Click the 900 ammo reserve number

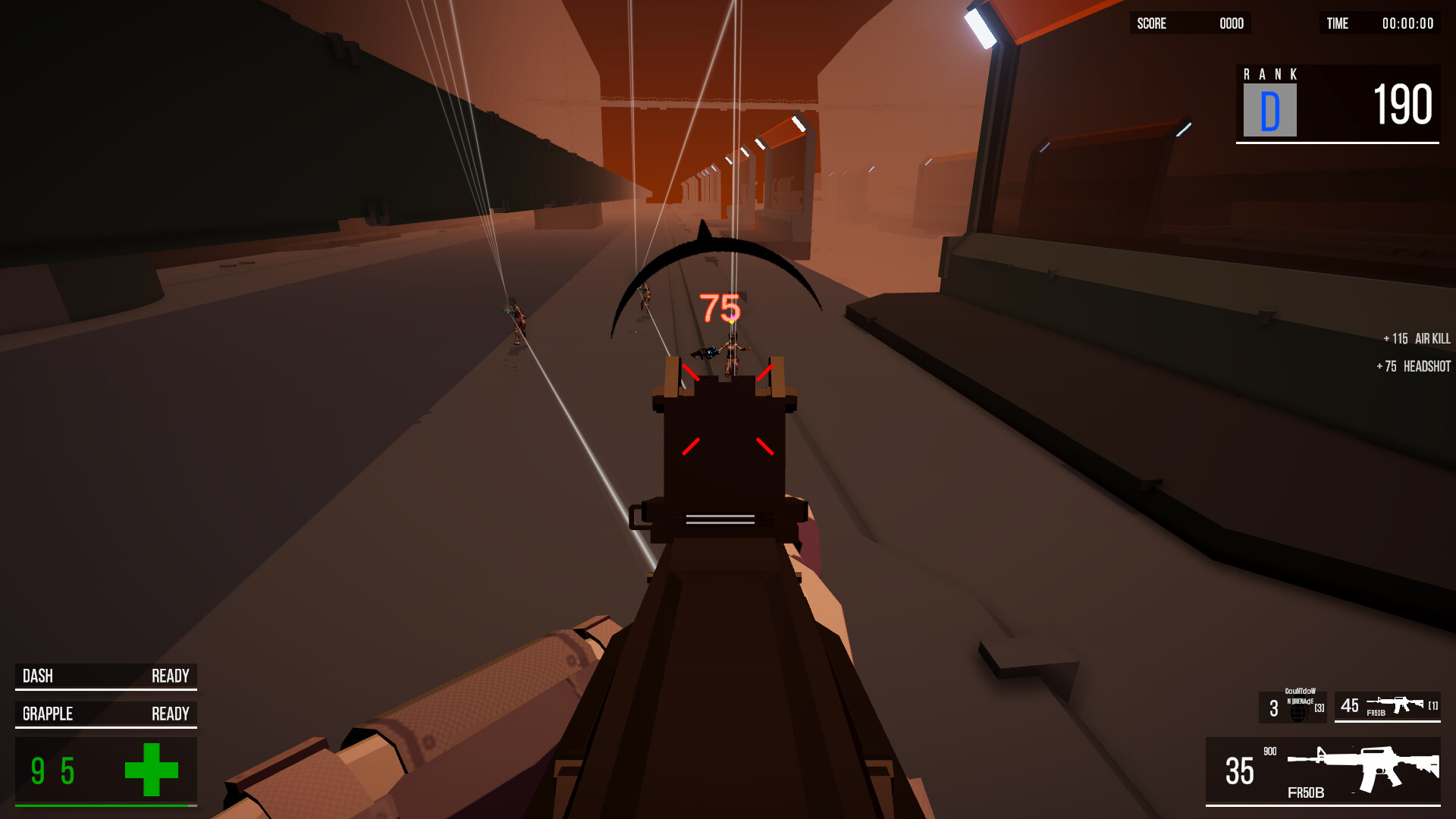pos(1270,751)
